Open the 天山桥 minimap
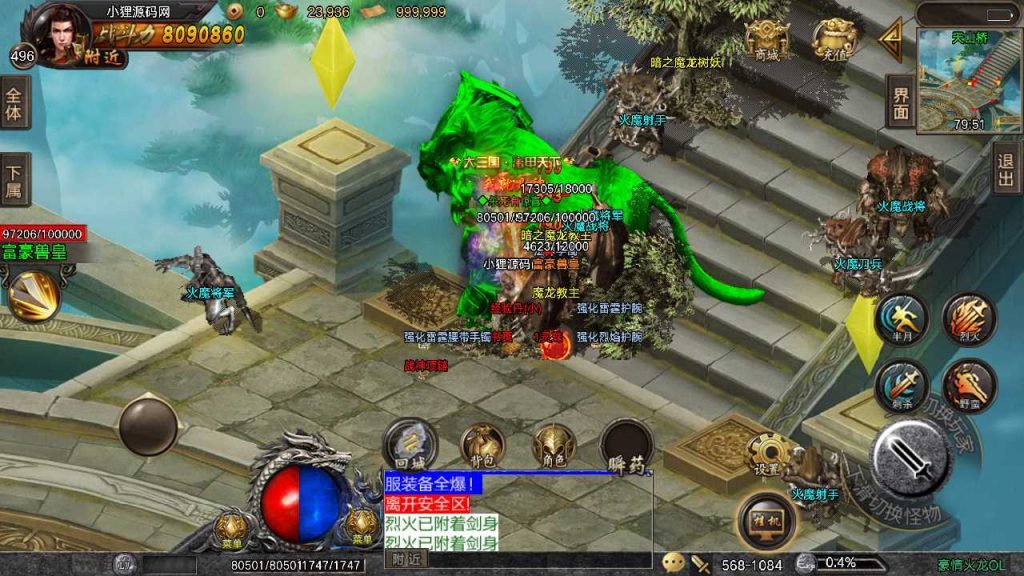The width and height of the screenshot is (1024, 576). coord(955,80)
